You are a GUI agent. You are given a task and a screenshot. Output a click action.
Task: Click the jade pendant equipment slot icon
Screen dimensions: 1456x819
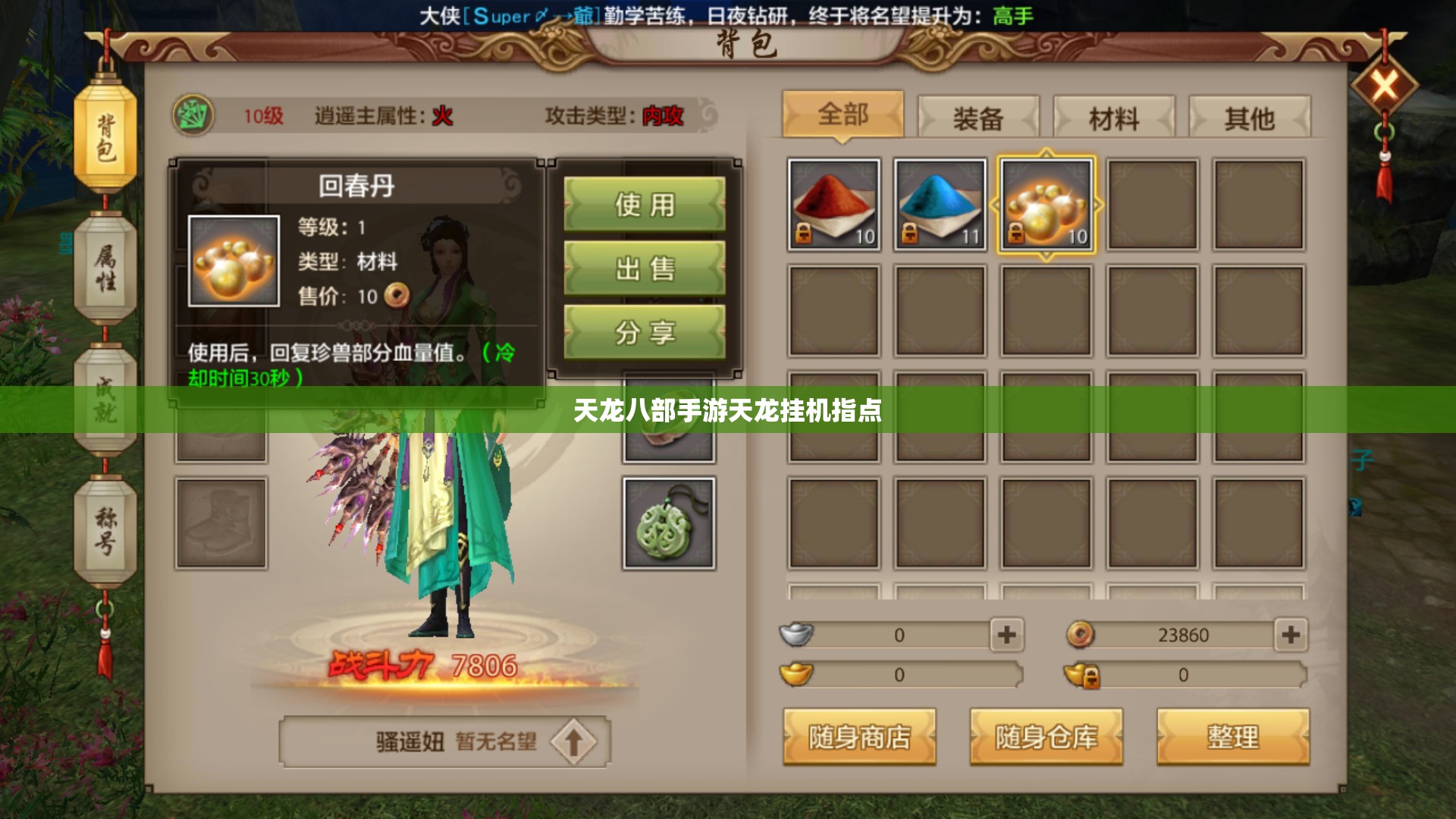[x=667, y=523]
